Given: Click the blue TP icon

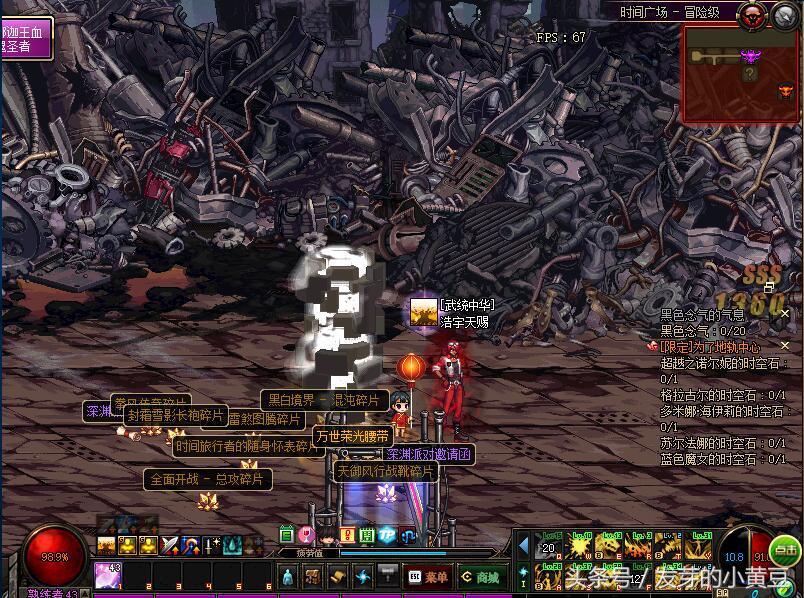Looking at the screenshot, I should click(387, 535).
